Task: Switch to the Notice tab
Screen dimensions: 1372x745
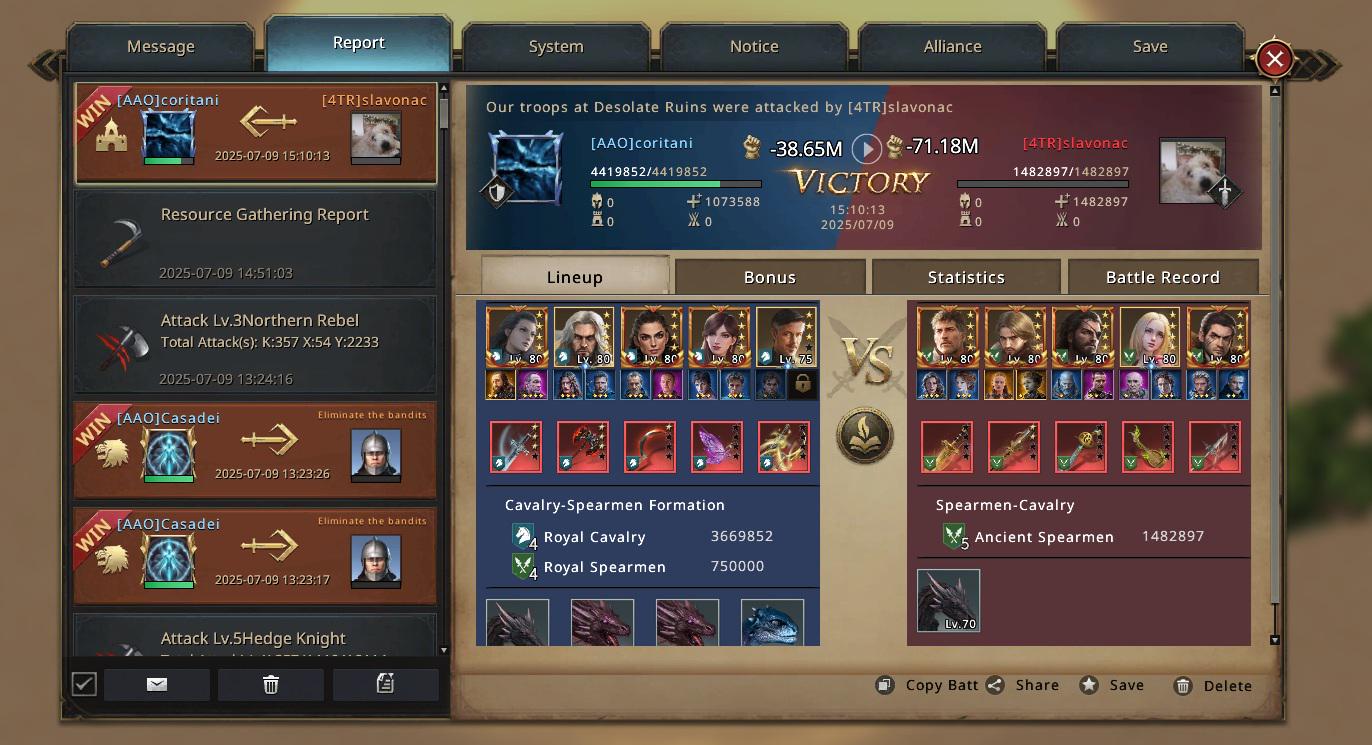Action: [x=754, y=47]
